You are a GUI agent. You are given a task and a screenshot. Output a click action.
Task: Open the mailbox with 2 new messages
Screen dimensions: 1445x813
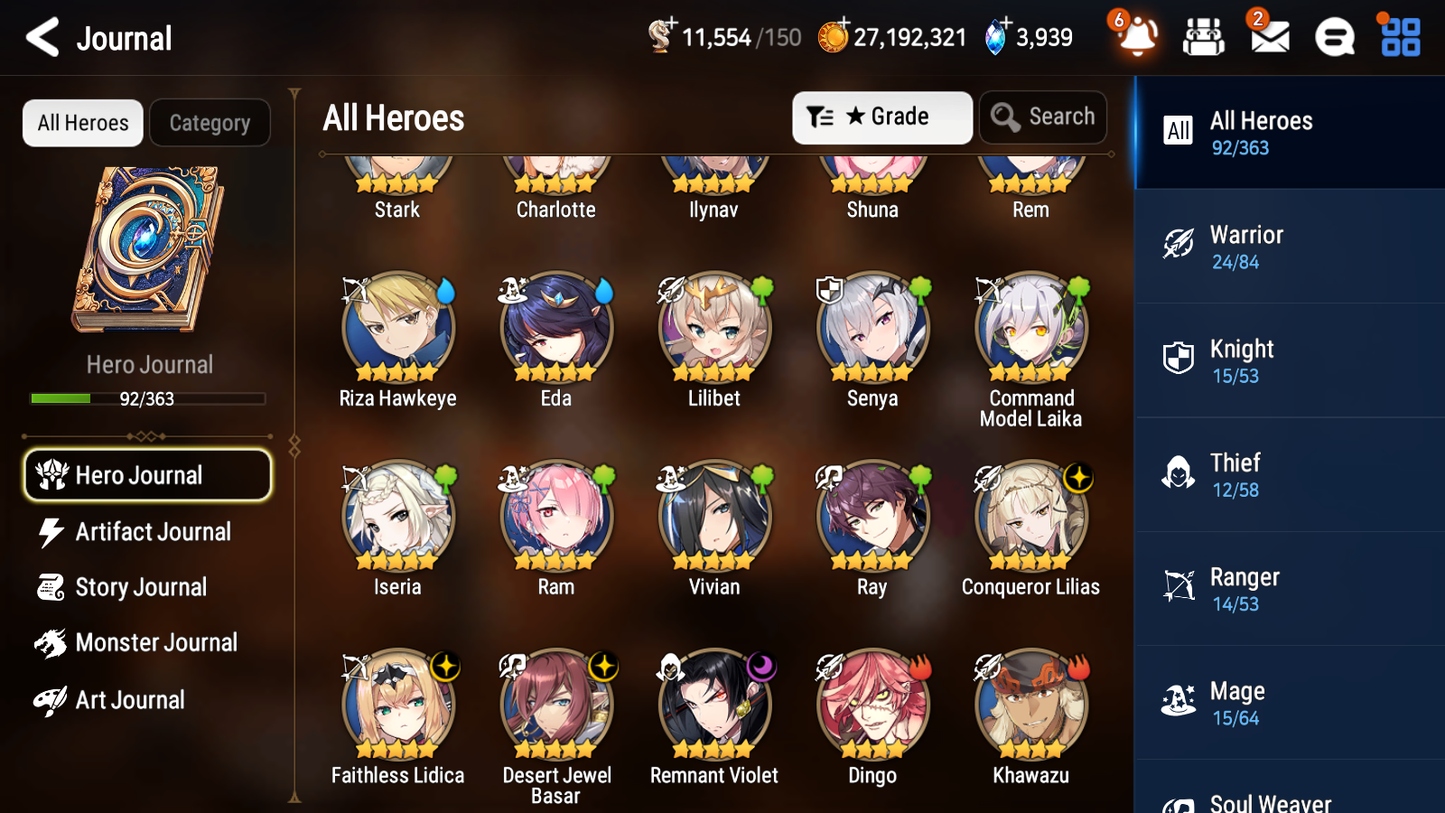[1269, 36]
